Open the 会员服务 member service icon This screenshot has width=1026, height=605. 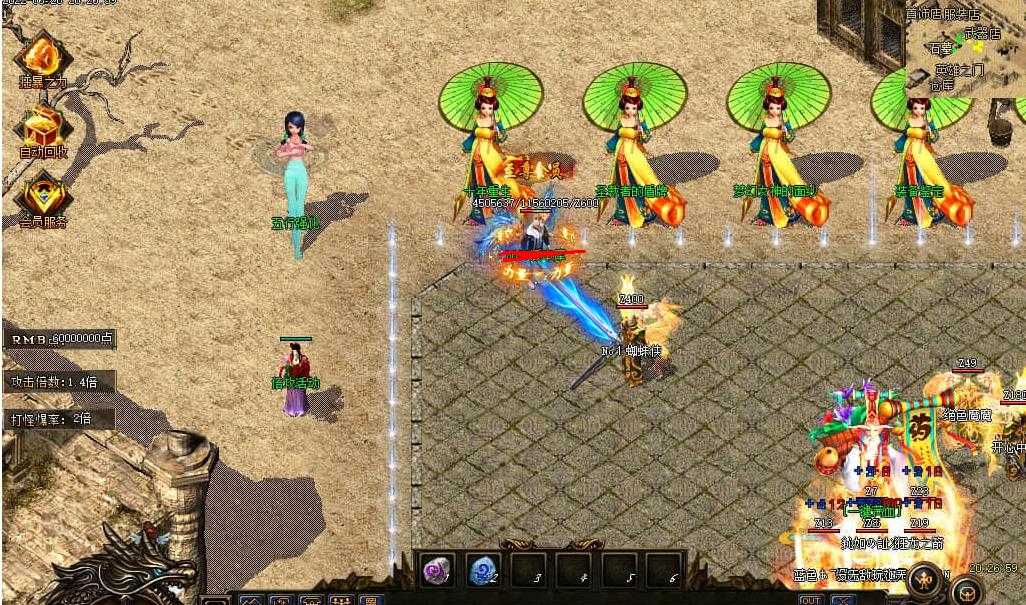click(x=42, y=194)
